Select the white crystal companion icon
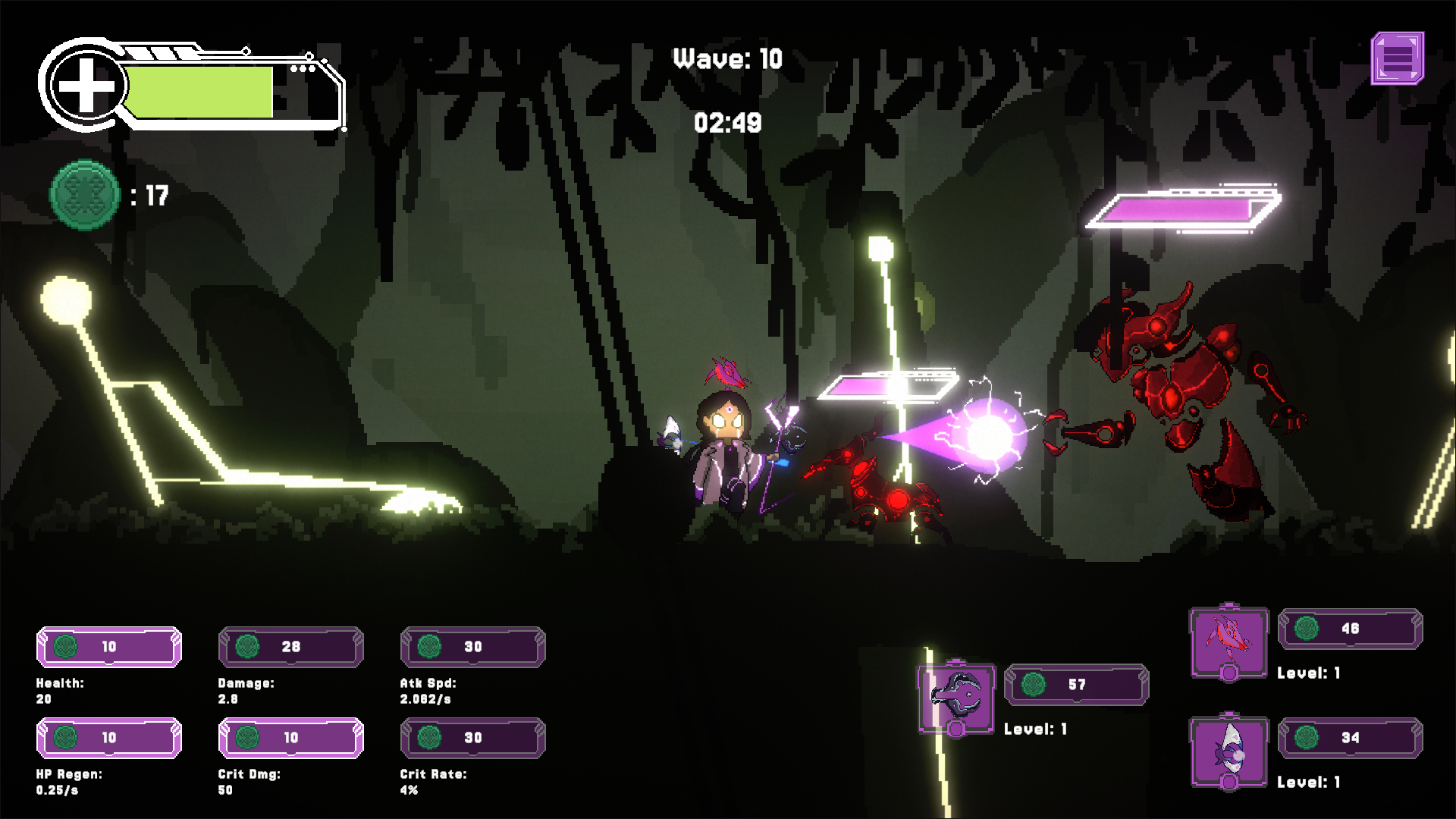 pos(1228,751)
